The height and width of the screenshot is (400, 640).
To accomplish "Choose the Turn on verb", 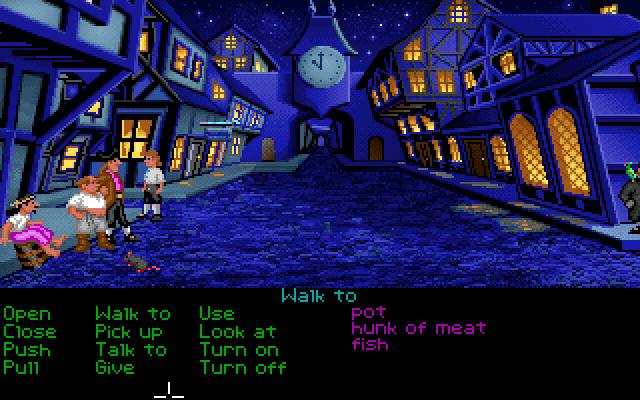I will [239, 349].
